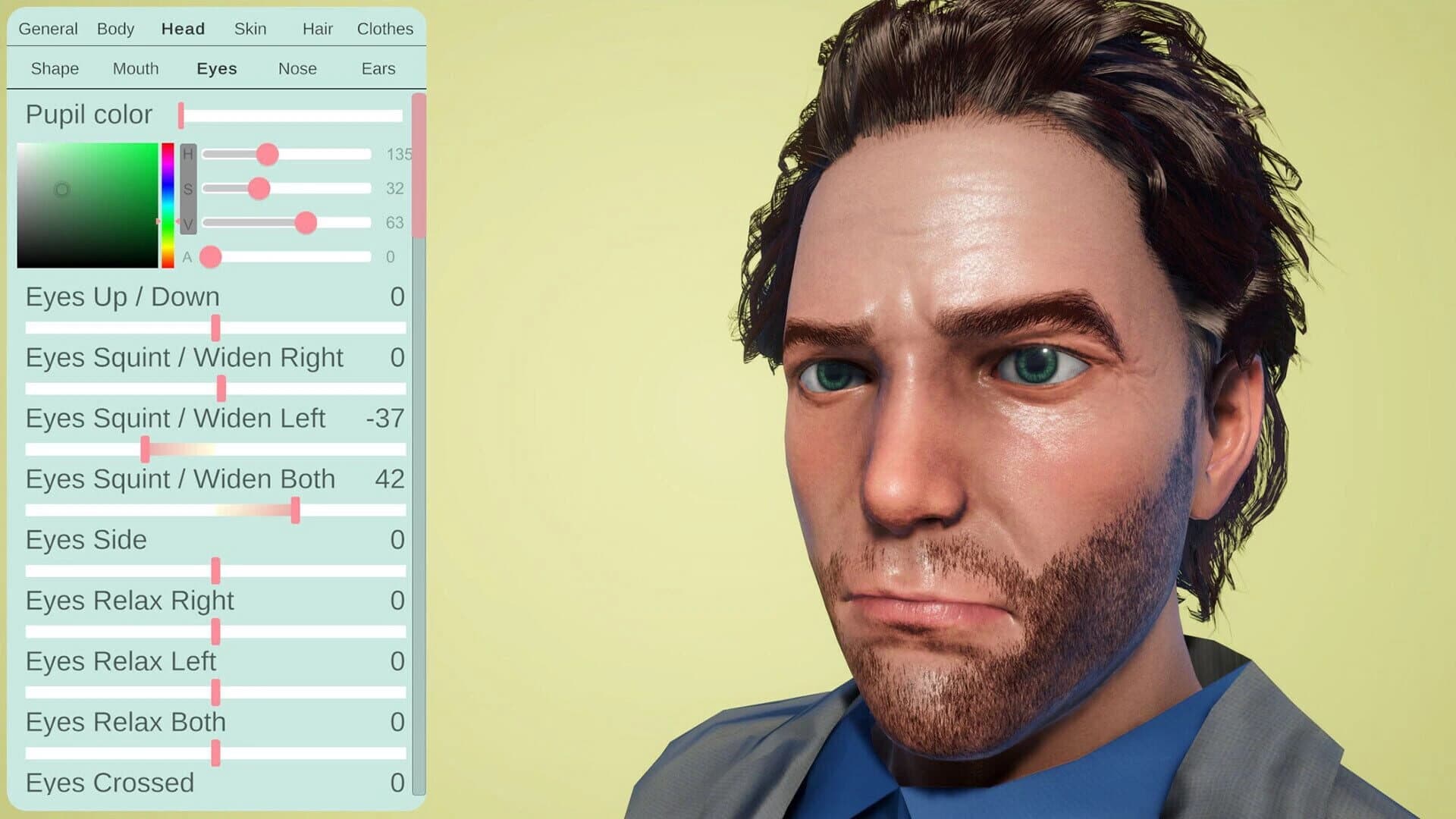Switch to the General tab
This screenshot has height=819, width=1456.
48,29
